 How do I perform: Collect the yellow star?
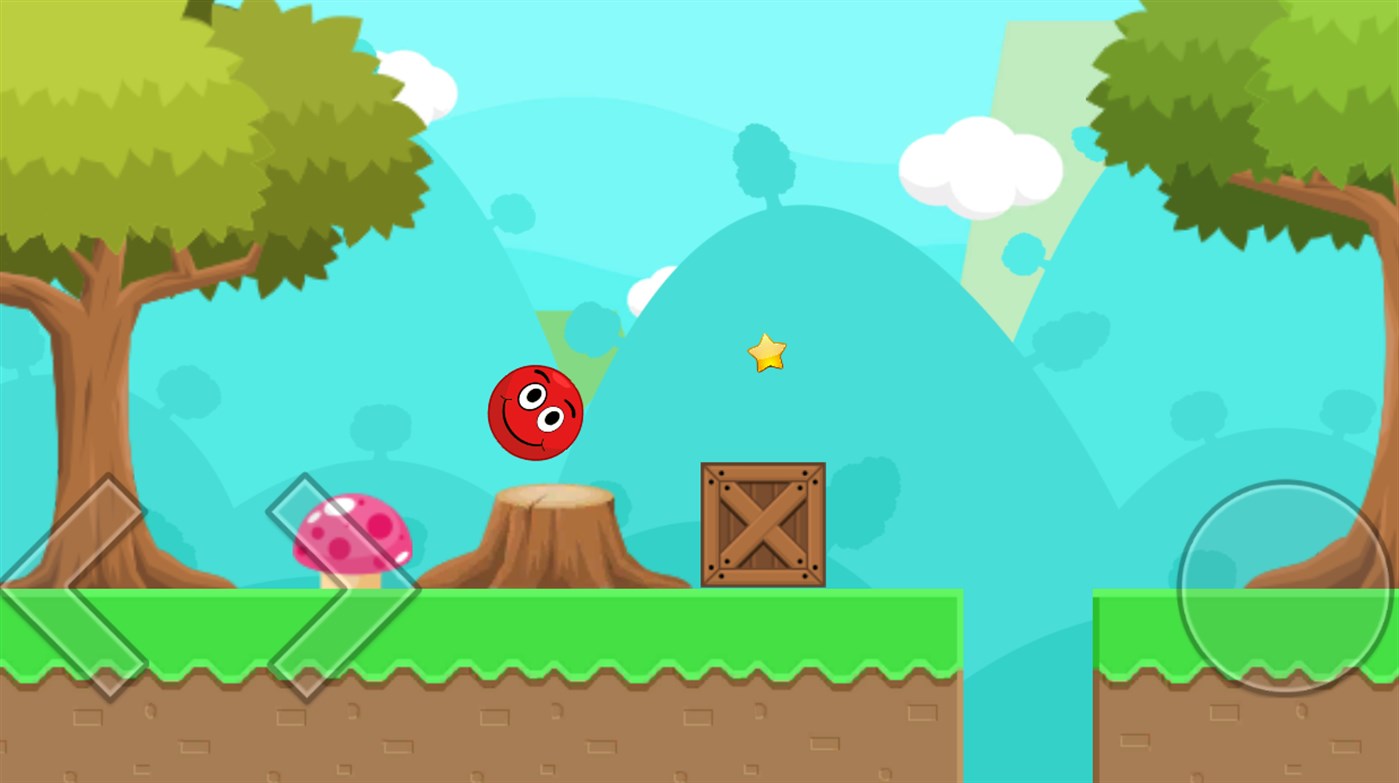766,354
